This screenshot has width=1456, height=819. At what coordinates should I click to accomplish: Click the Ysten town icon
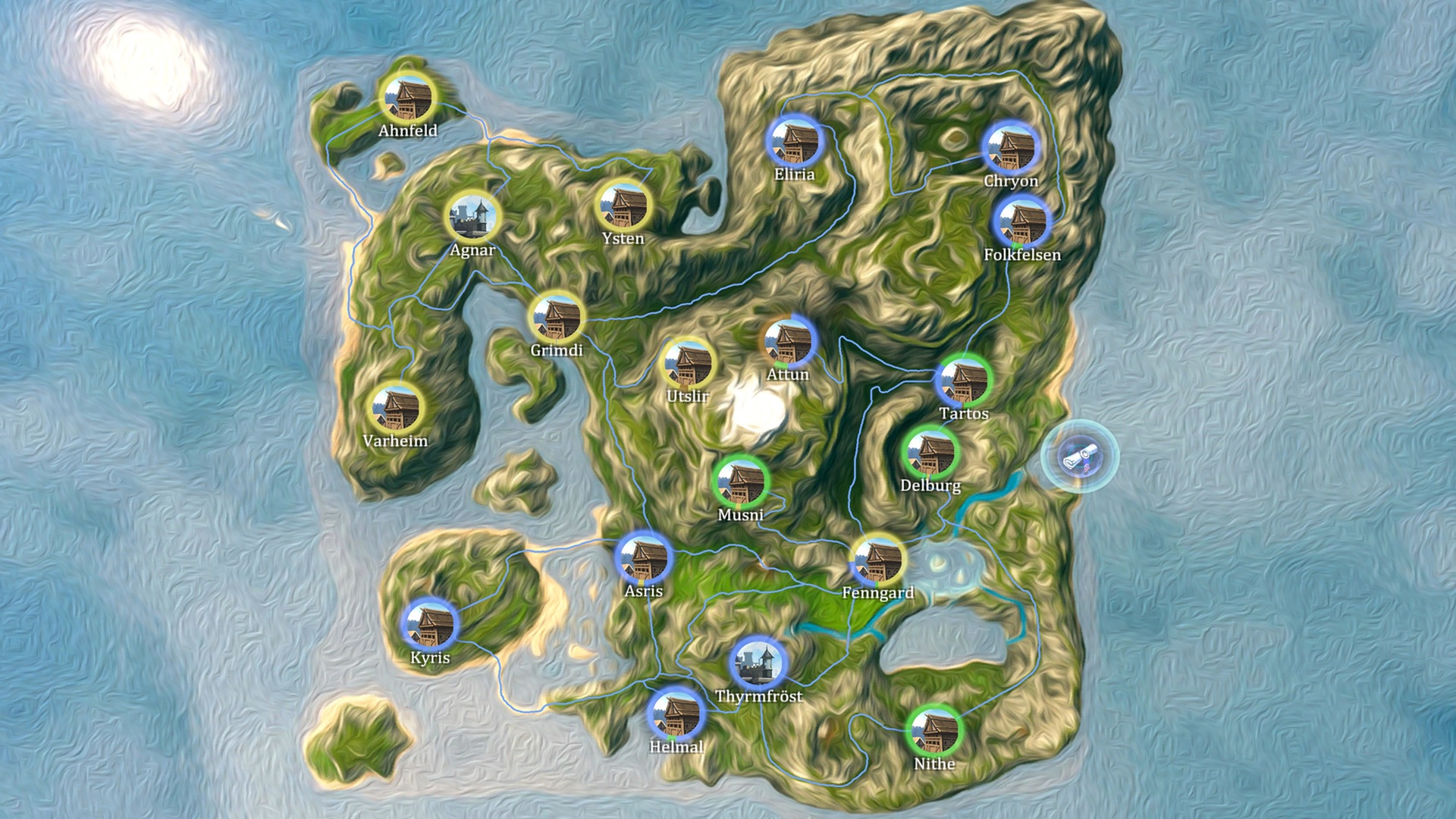coord(623,205)
